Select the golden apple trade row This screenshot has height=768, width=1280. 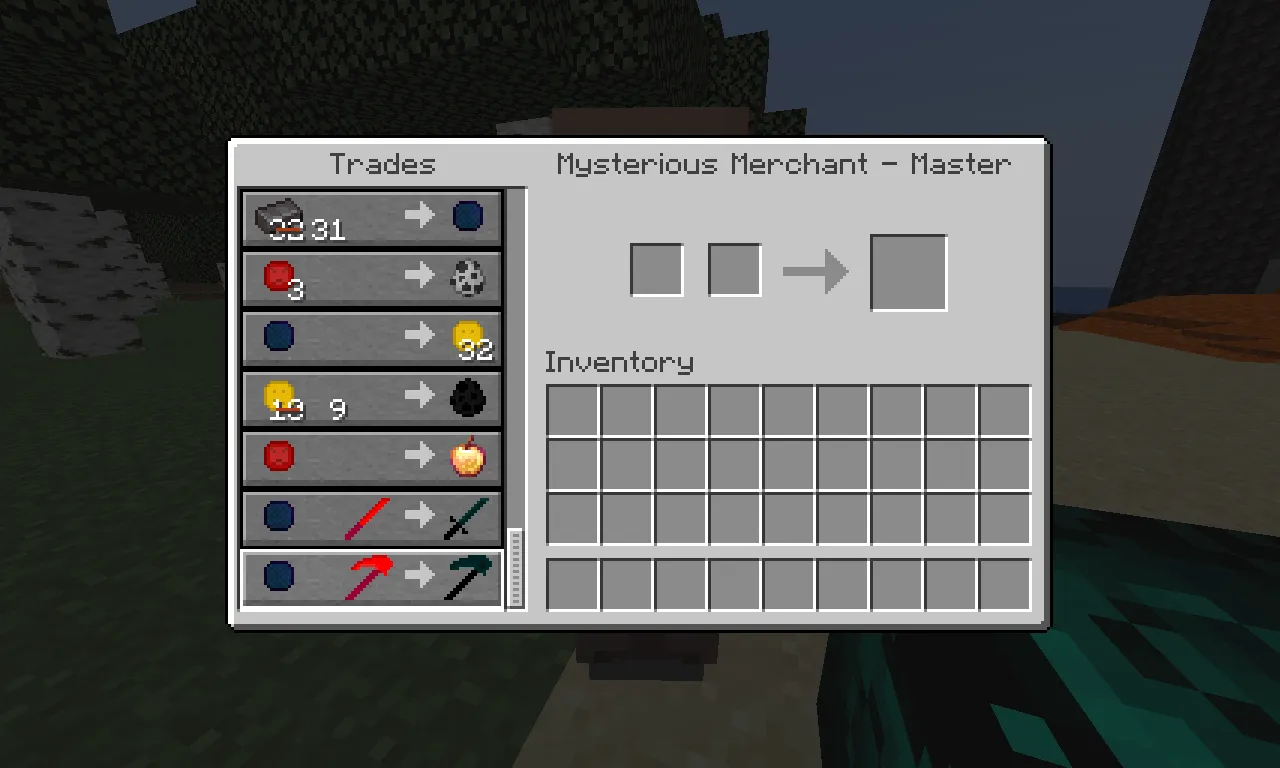[x=371, y=457]
